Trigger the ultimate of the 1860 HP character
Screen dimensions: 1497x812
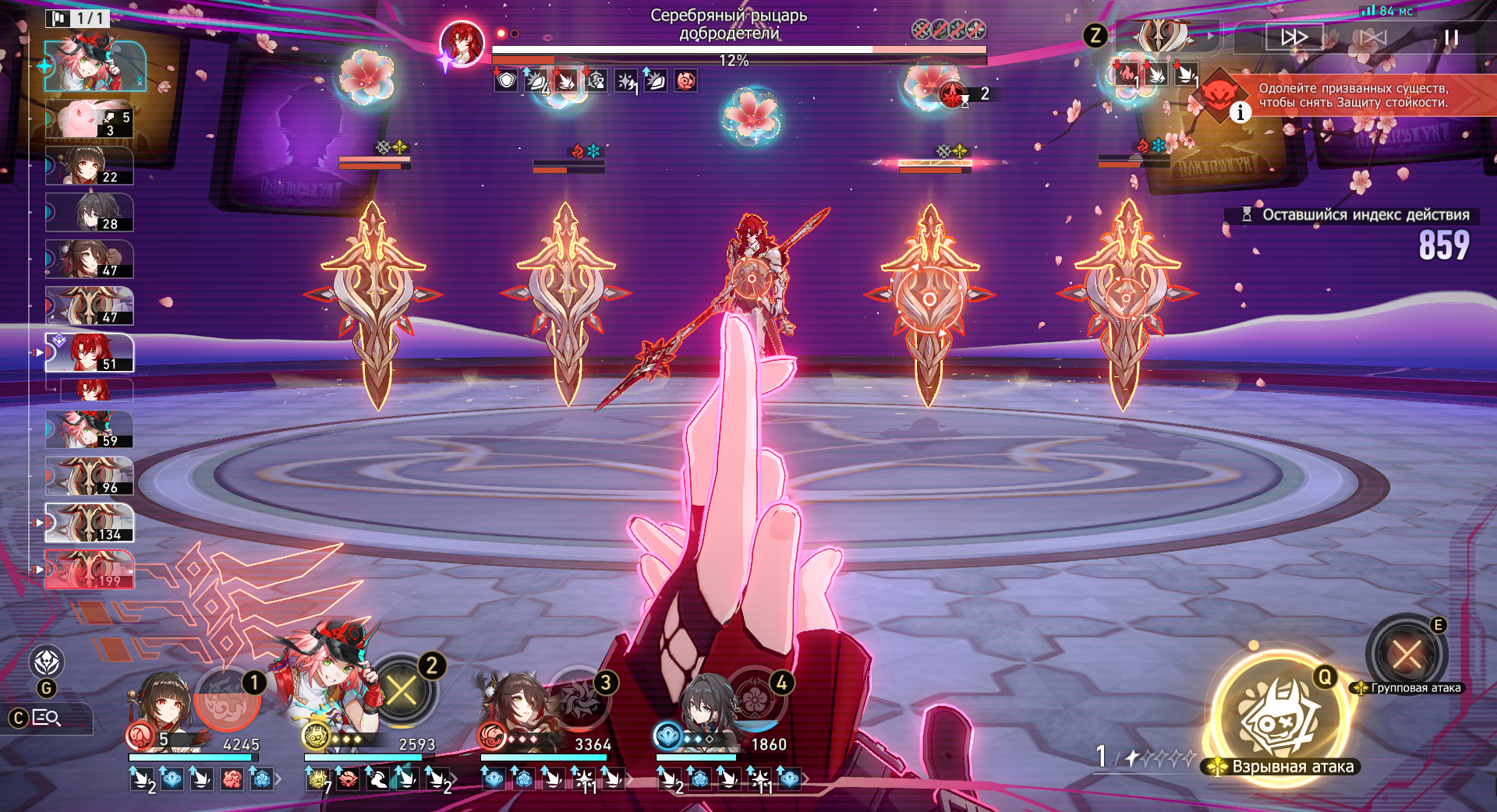[755, 697]
